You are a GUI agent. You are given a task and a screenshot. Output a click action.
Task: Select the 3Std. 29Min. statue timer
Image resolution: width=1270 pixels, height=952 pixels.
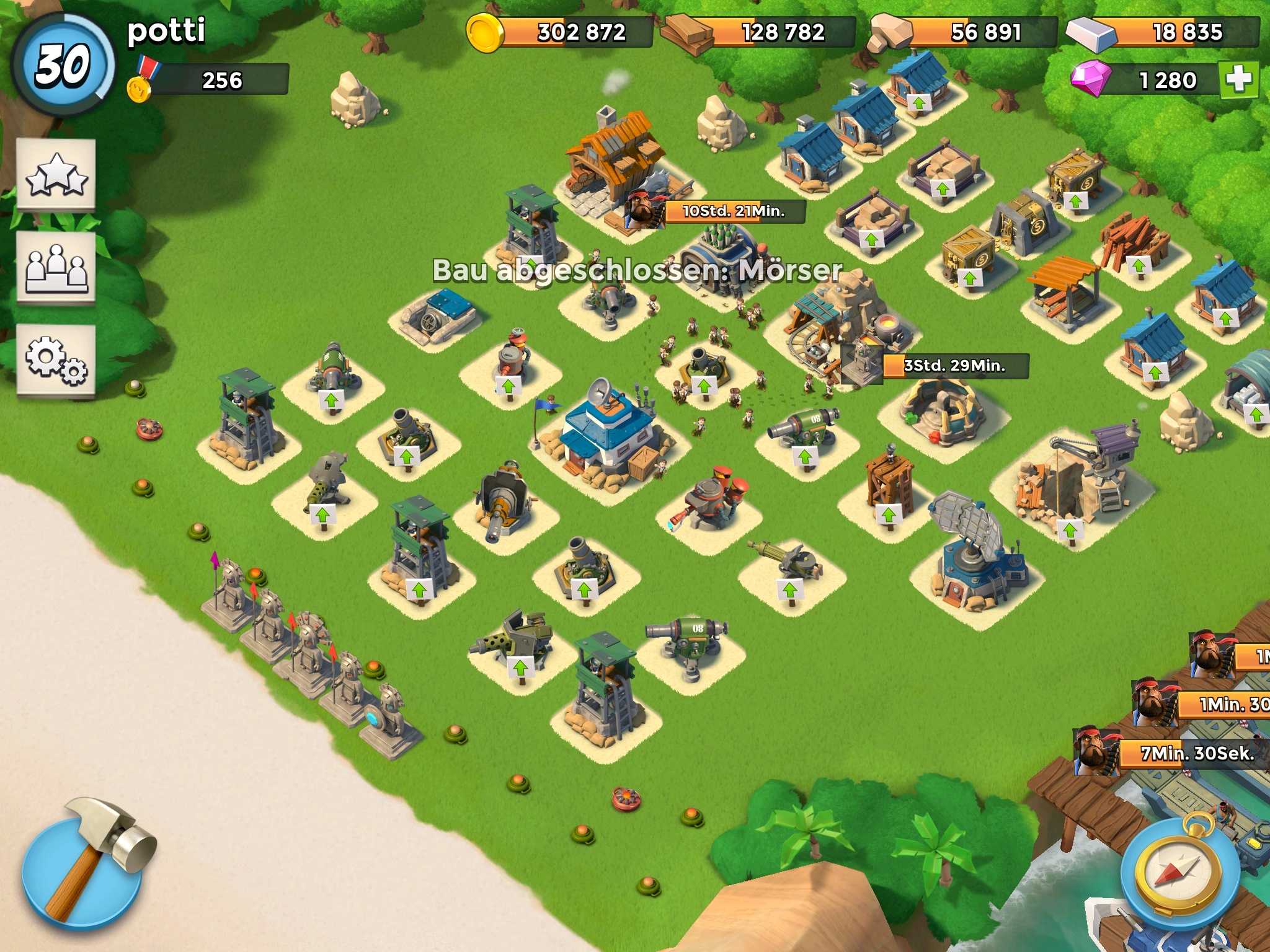click(954, 366)
